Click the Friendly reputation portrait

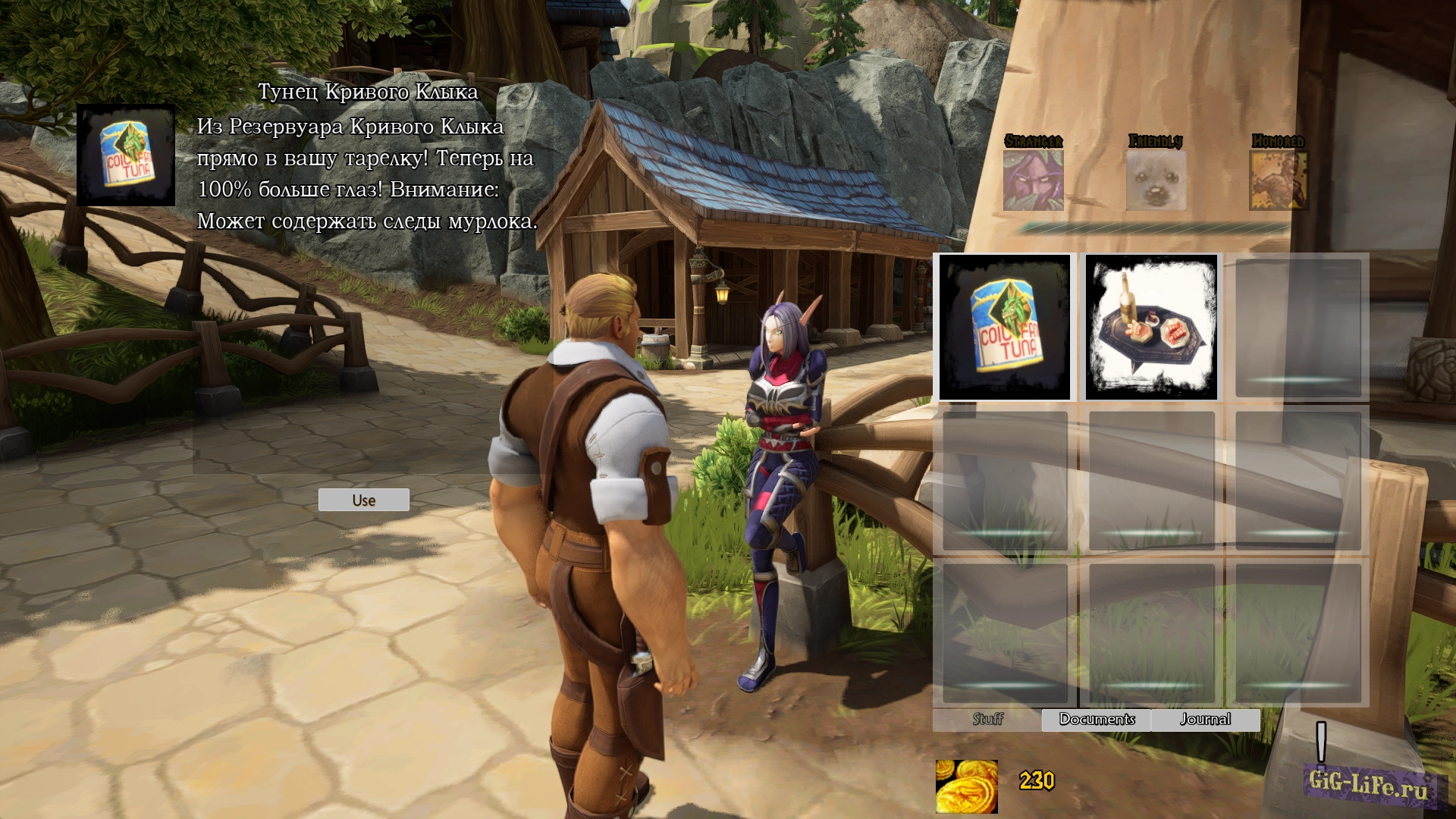point(1156,180)
